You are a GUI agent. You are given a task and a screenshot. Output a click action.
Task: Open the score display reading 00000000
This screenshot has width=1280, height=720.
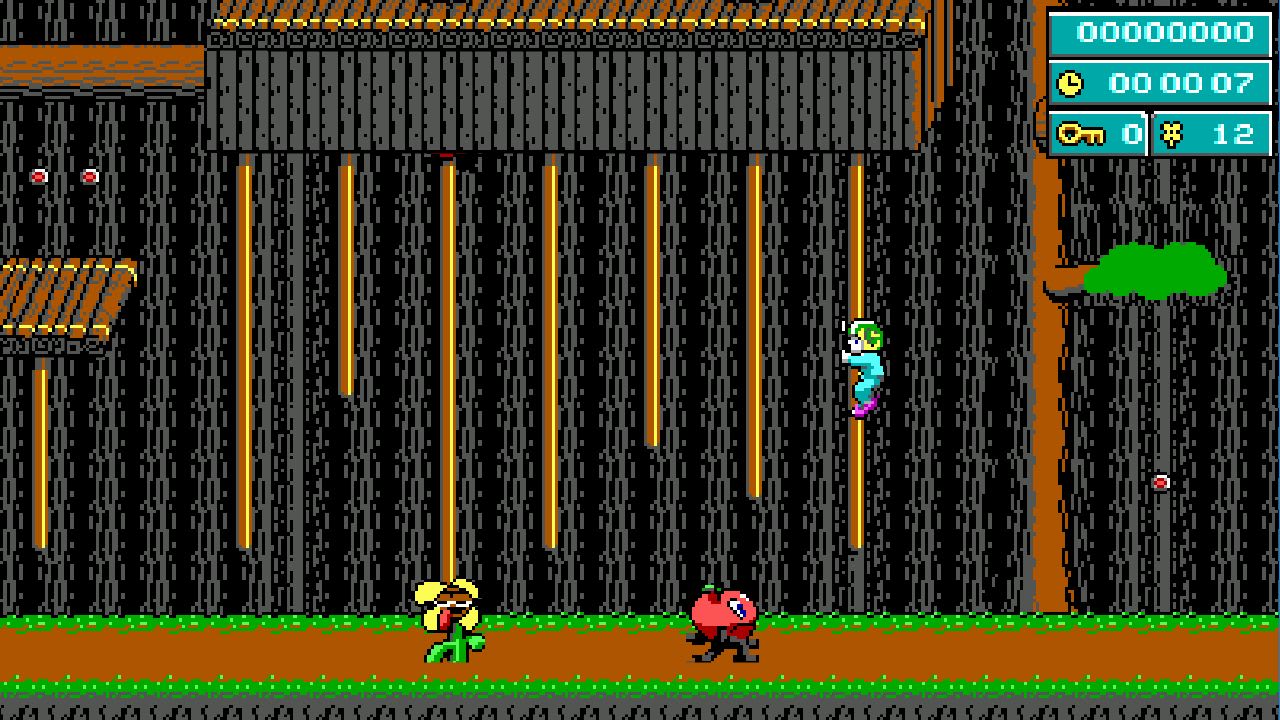(x=1163, y=32)
